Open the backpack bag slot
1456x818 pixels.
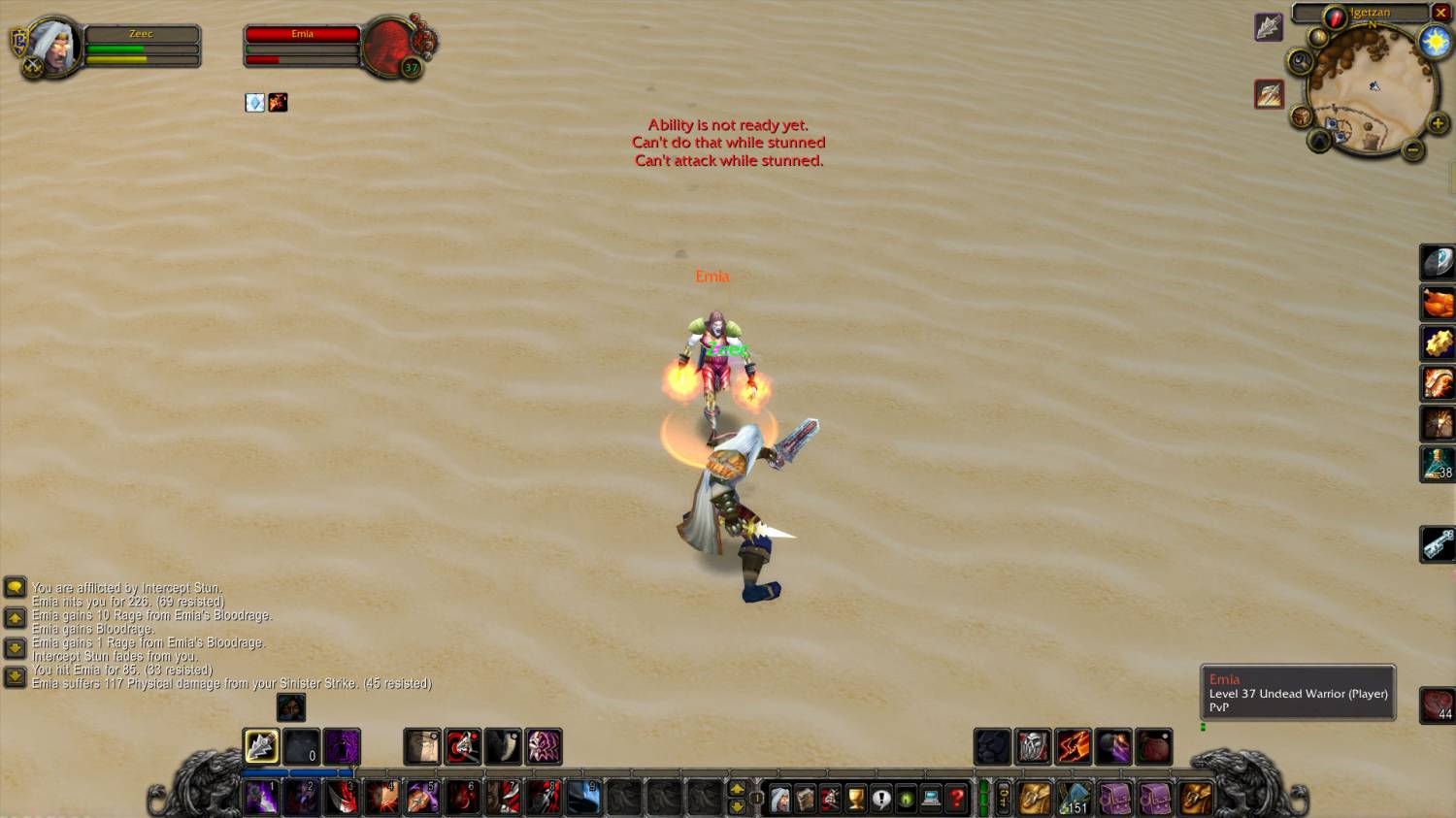tap(1196, 798)
